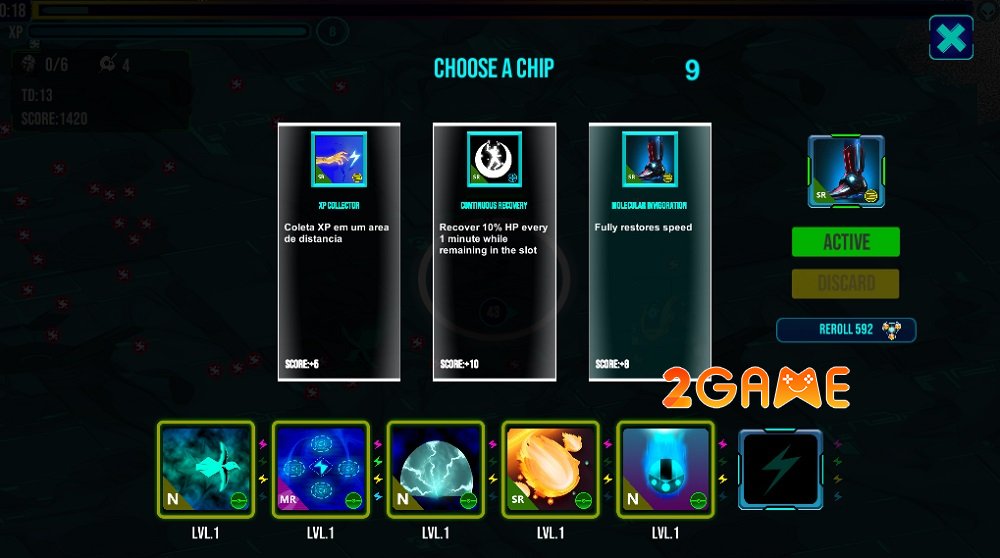
Task: Pick the Molecular Invigoration chip card
Action: [650, 251]
